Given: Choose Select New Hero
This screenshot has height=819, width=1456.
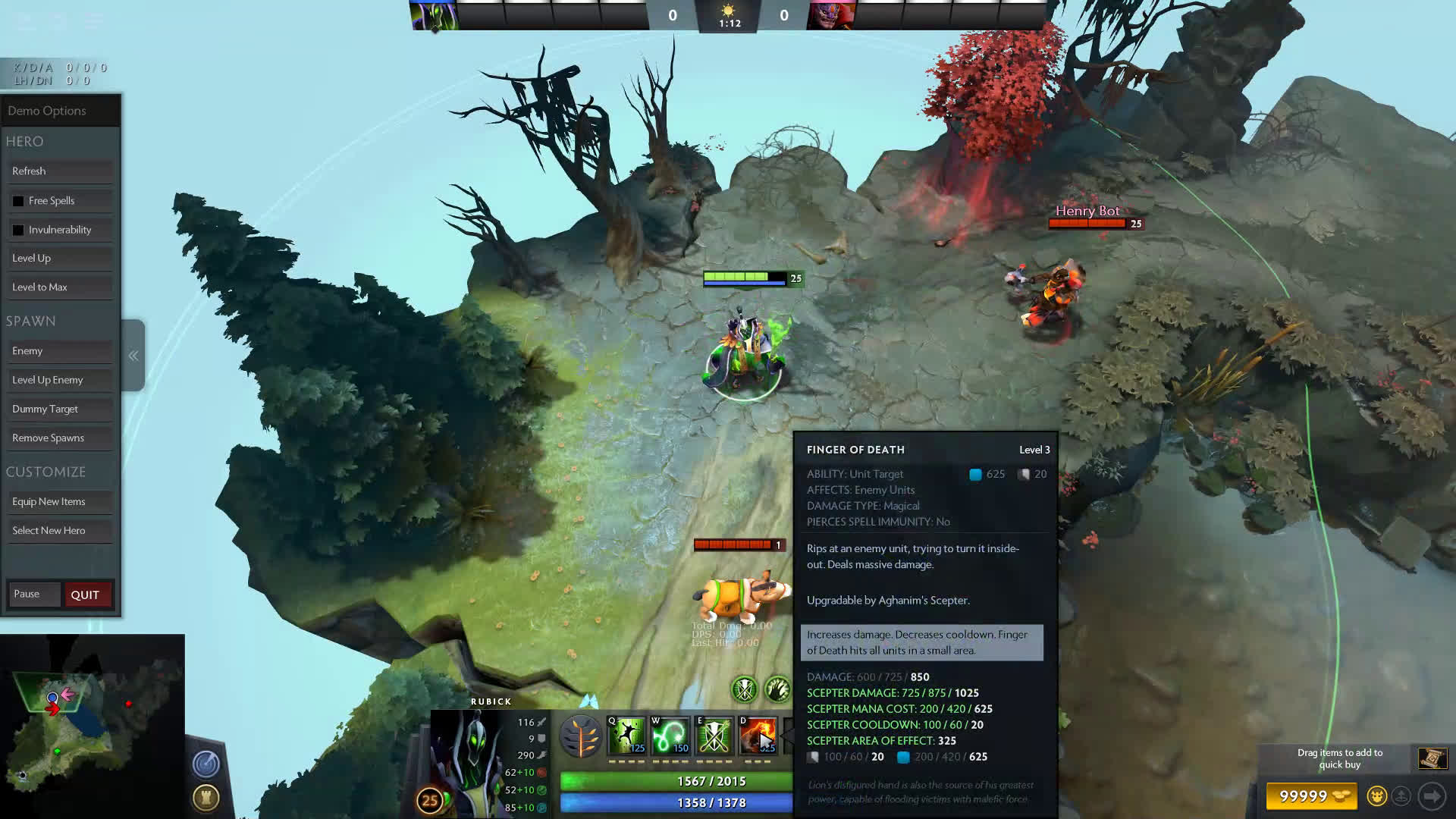Looking at the screenshot, I should [61, 531].
